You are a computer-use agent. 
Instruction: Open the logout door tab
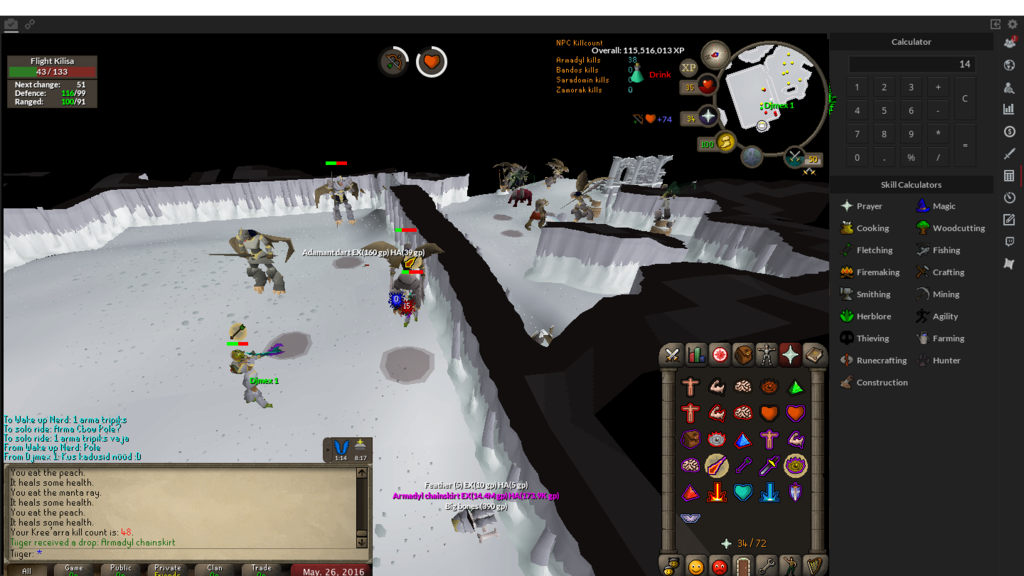tap(742, 567)
